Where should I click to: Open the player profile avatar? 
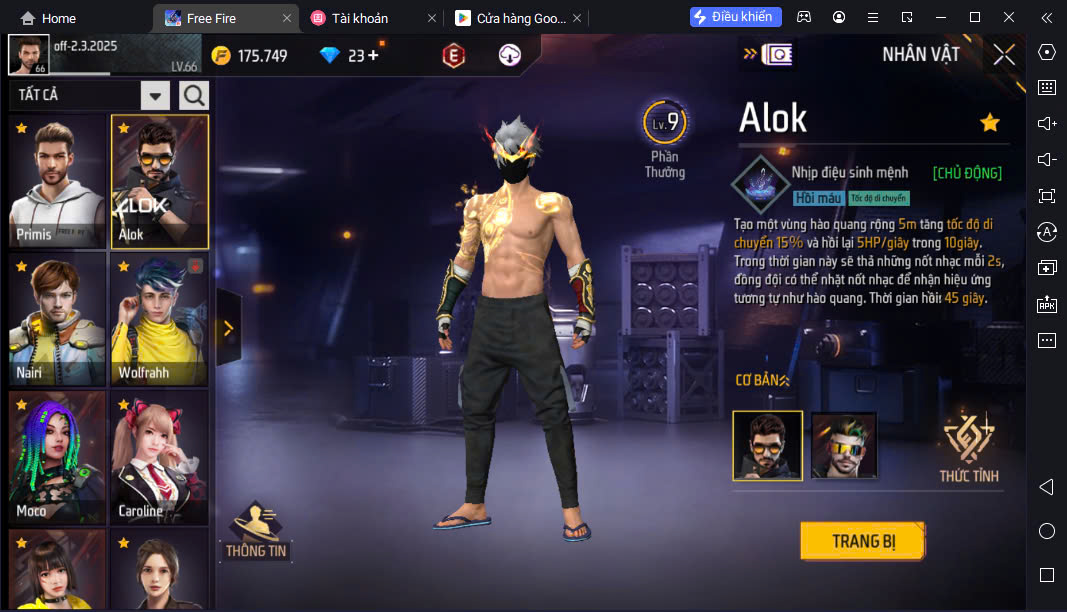click(x=28, y=55)
